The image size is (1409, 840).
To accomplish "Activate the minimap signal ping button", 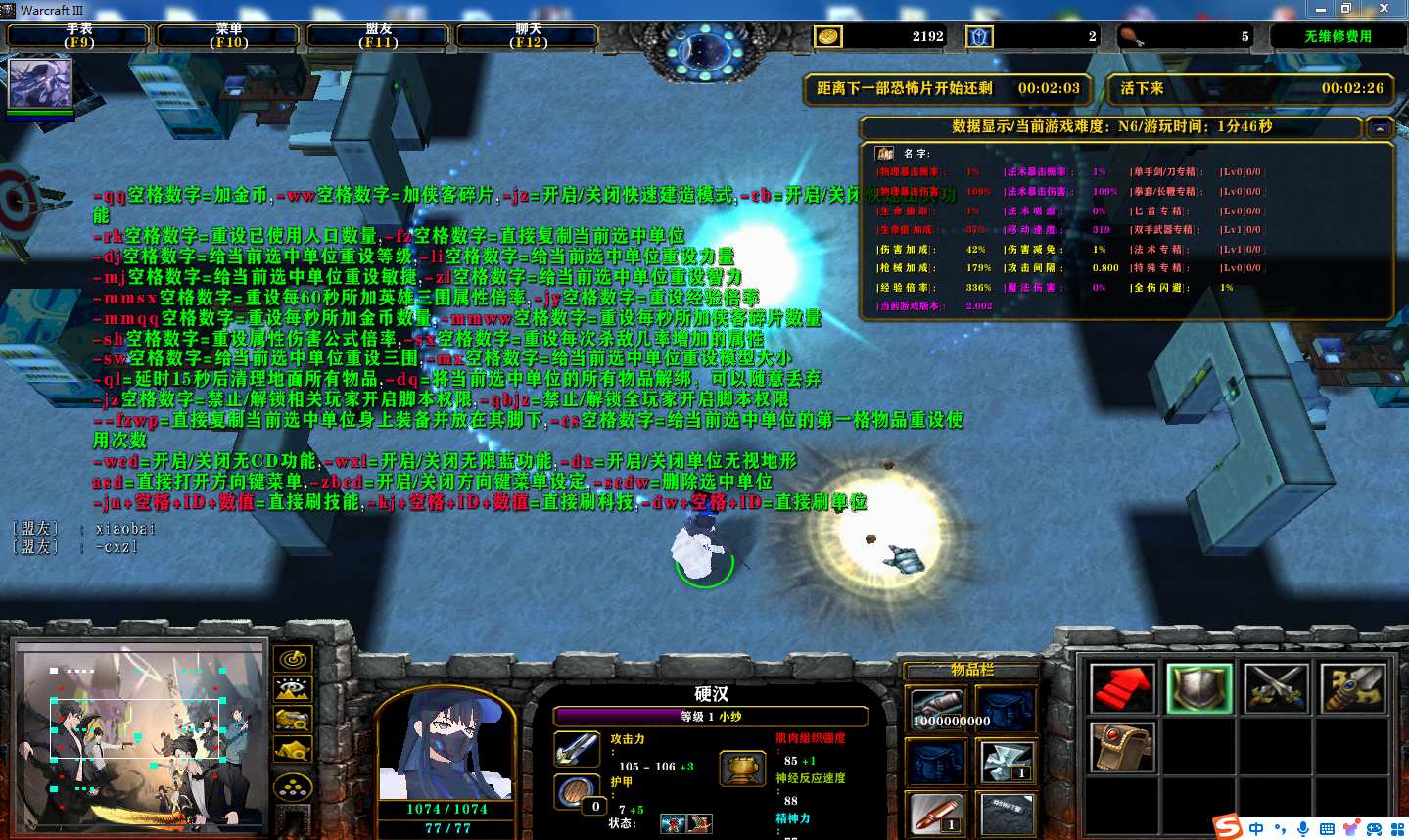I will [x=293, y=659].
